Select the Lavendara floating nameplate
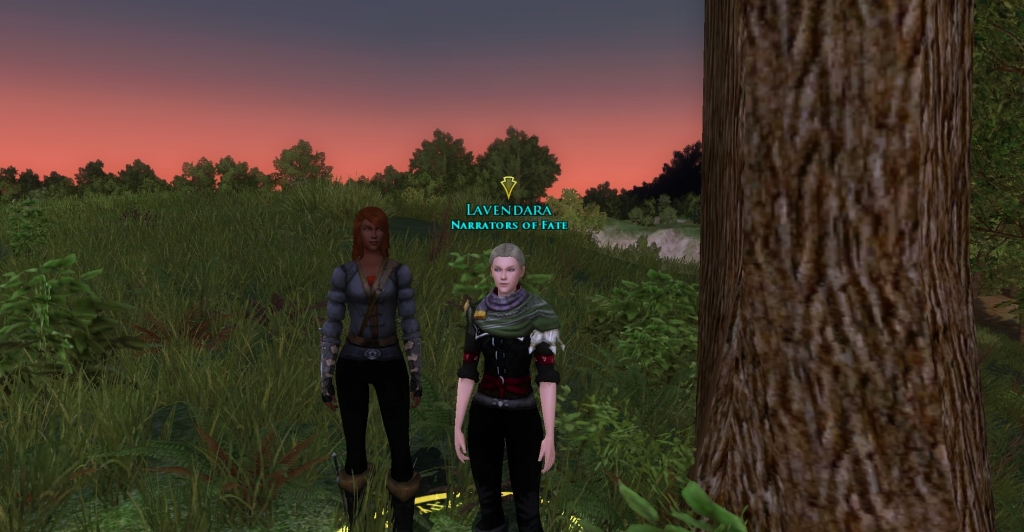This screenshot has height=532, width=1024. tap(508, 210)
